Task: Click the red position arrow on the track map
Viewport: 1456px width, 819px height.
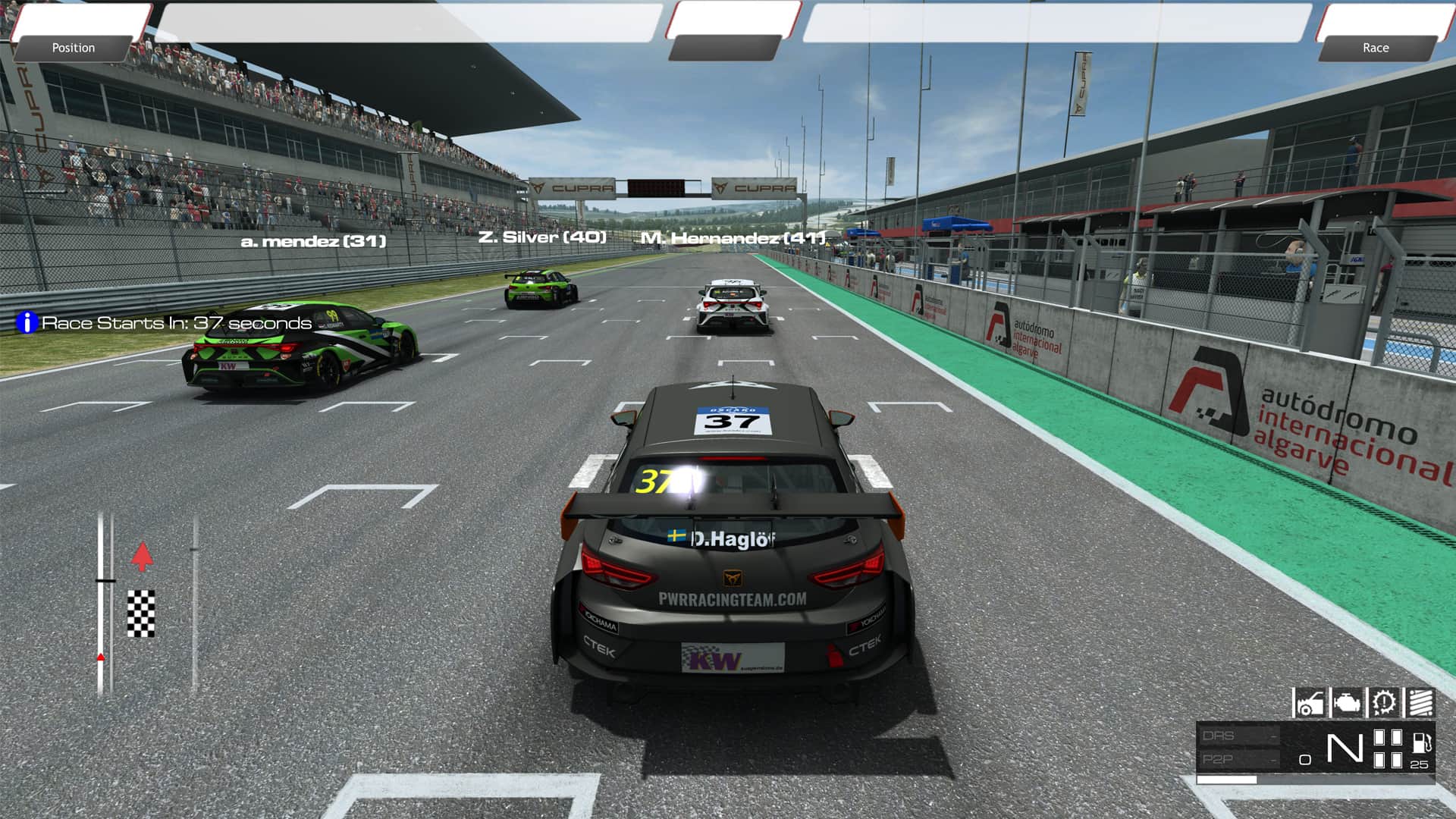Action: [143, 557]
